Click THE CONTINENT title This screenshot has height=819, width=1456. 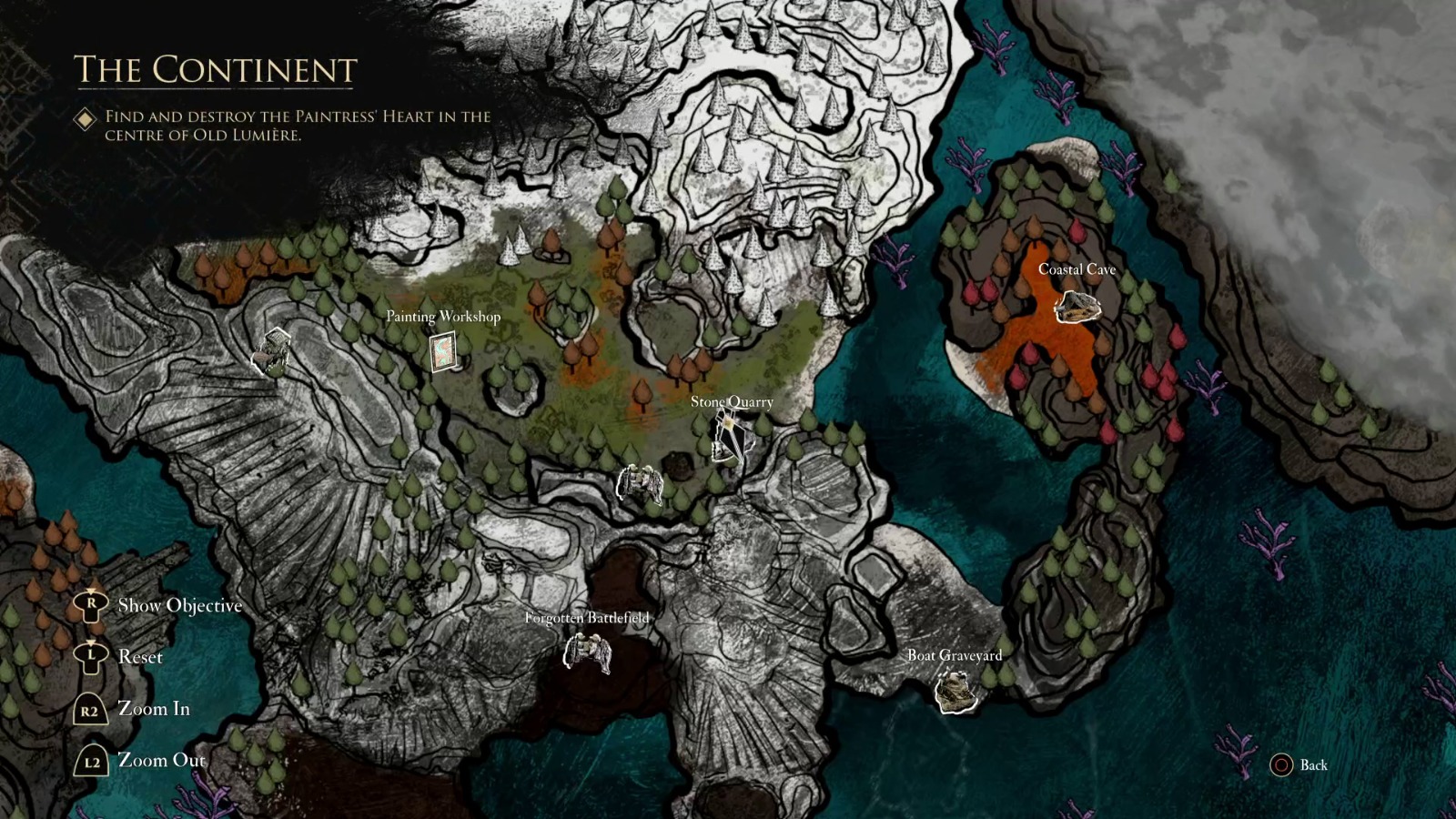215,68
